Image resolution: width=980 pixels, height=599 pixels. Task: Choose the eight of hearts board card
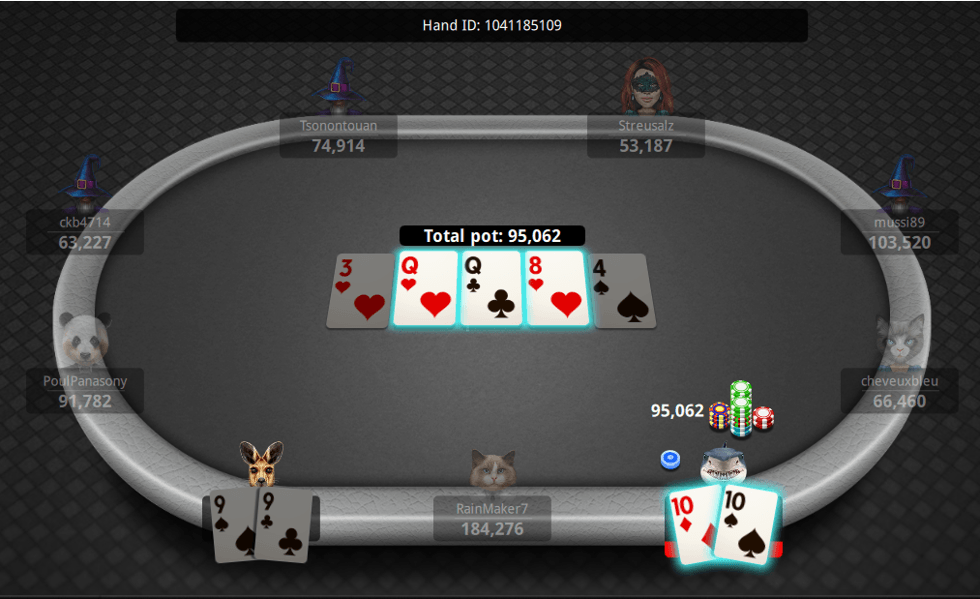[x=556, y=289]
